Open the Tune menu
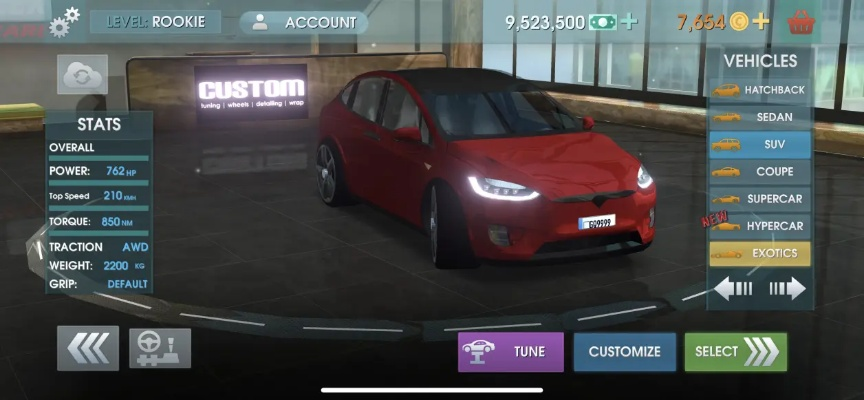The image size is (864, 400). pyautogui.click(x=511, y=351)
